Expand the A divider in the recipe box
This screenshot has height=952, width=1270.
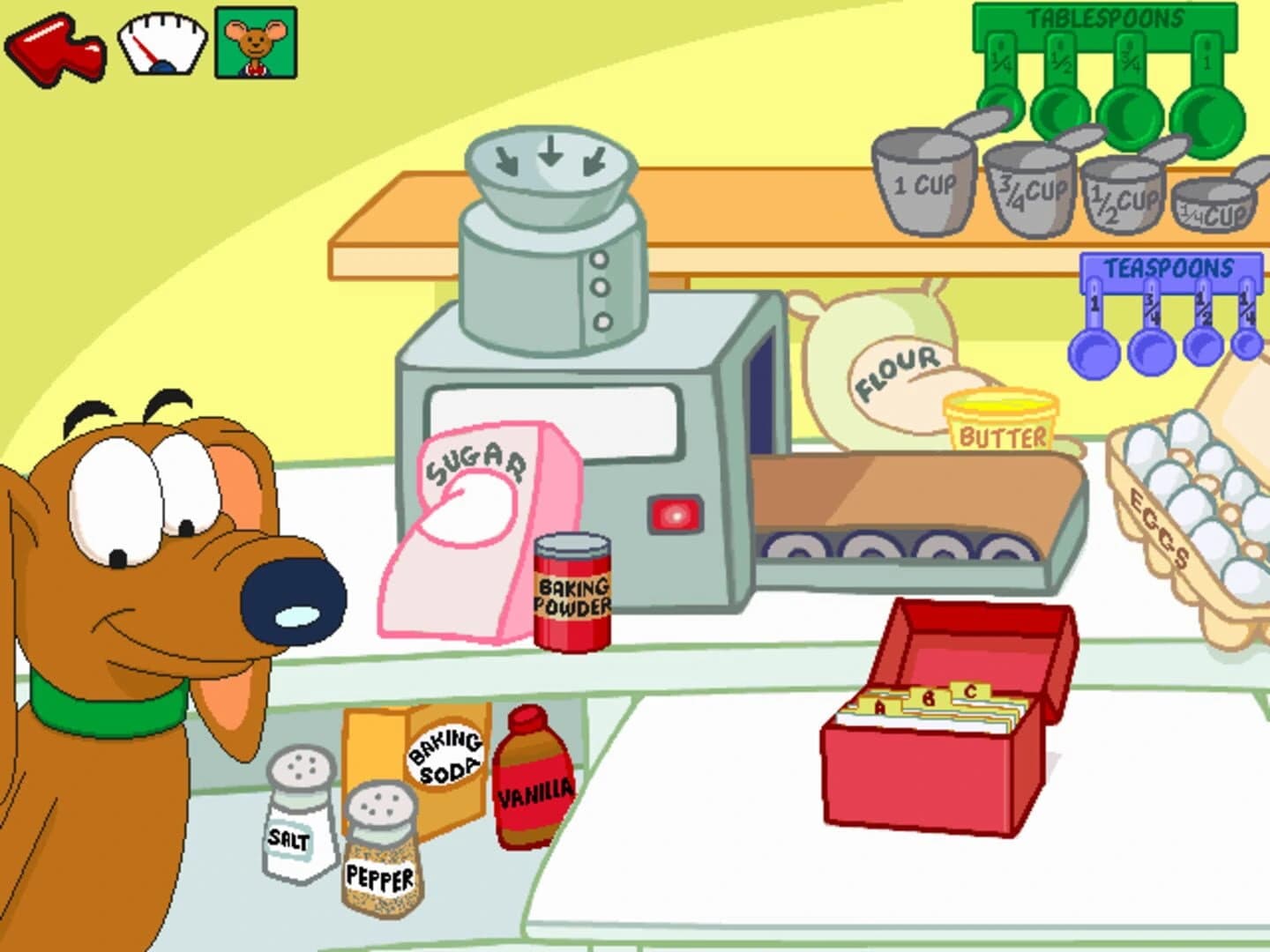tap(879, 705)
